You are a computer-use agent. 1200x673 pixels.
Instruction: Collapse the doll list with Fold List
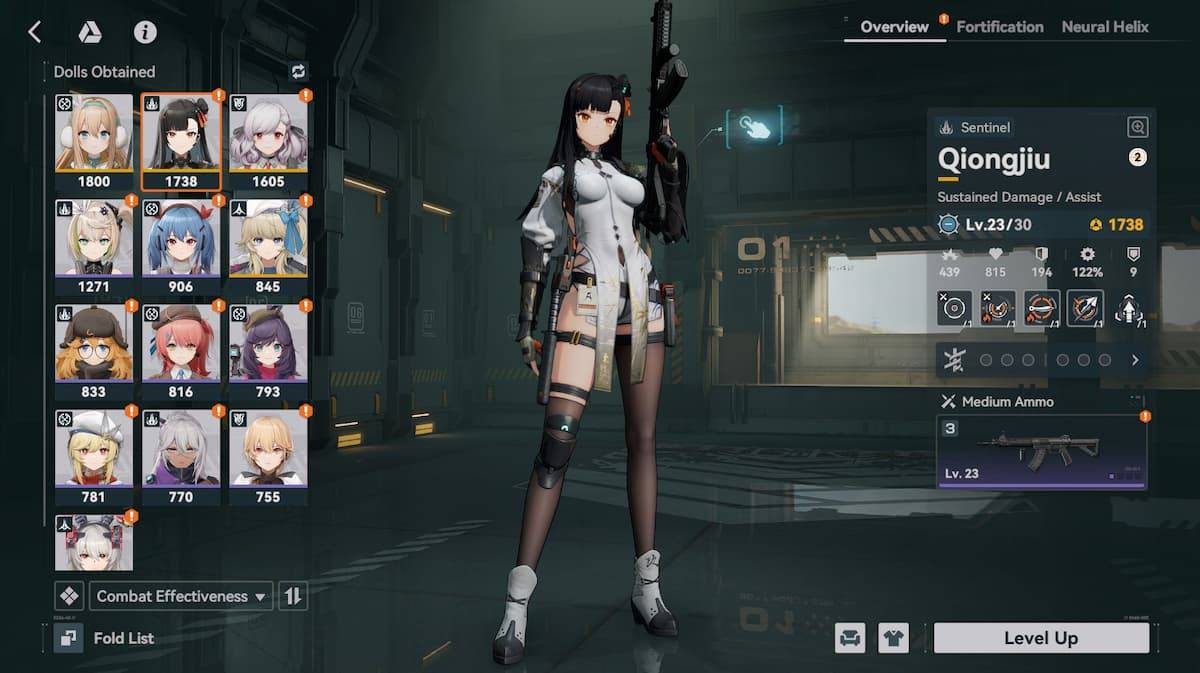105,638
